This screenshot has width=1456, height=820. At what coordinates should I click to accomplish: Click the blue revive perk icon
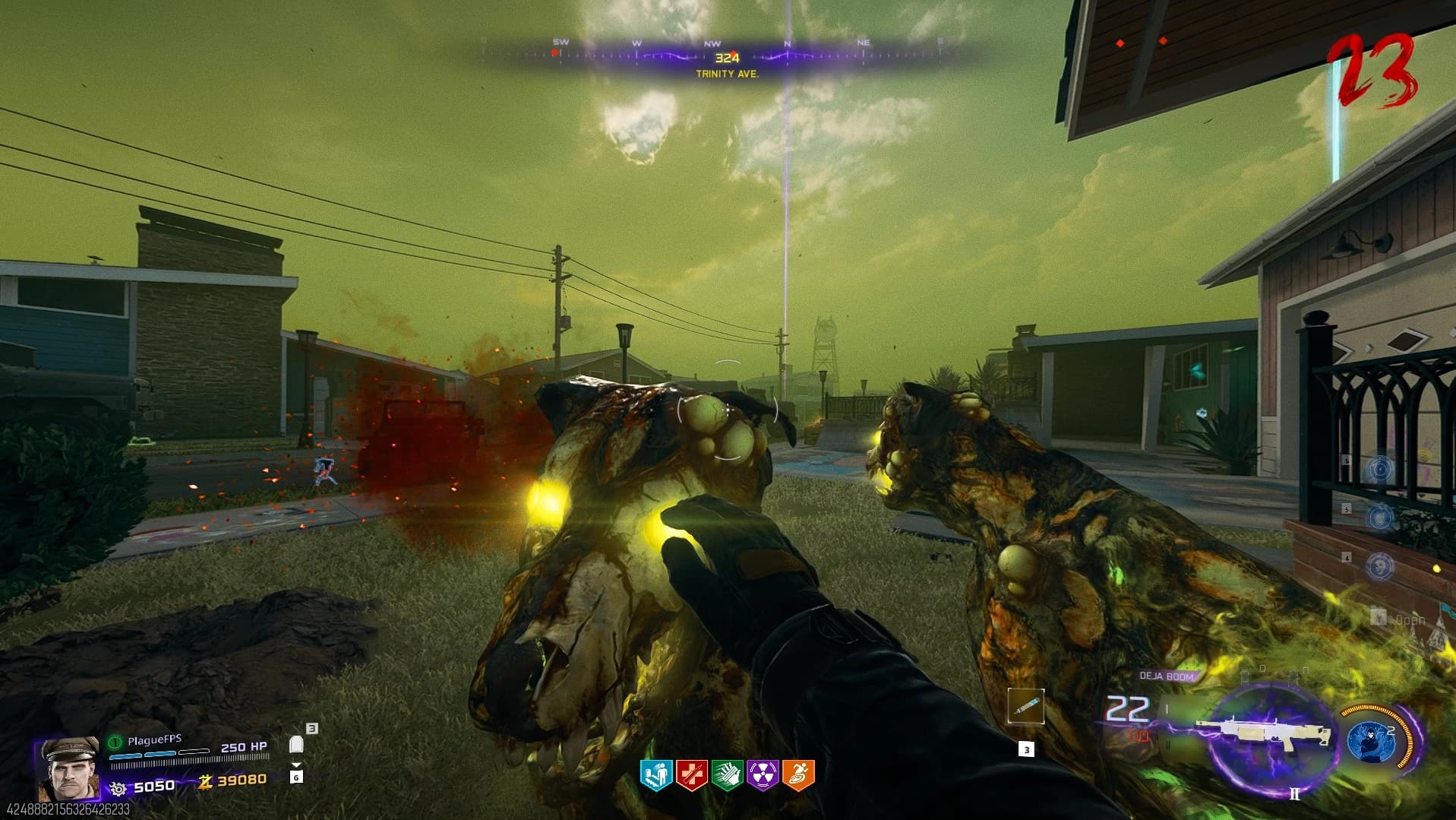tap(655, 775)
